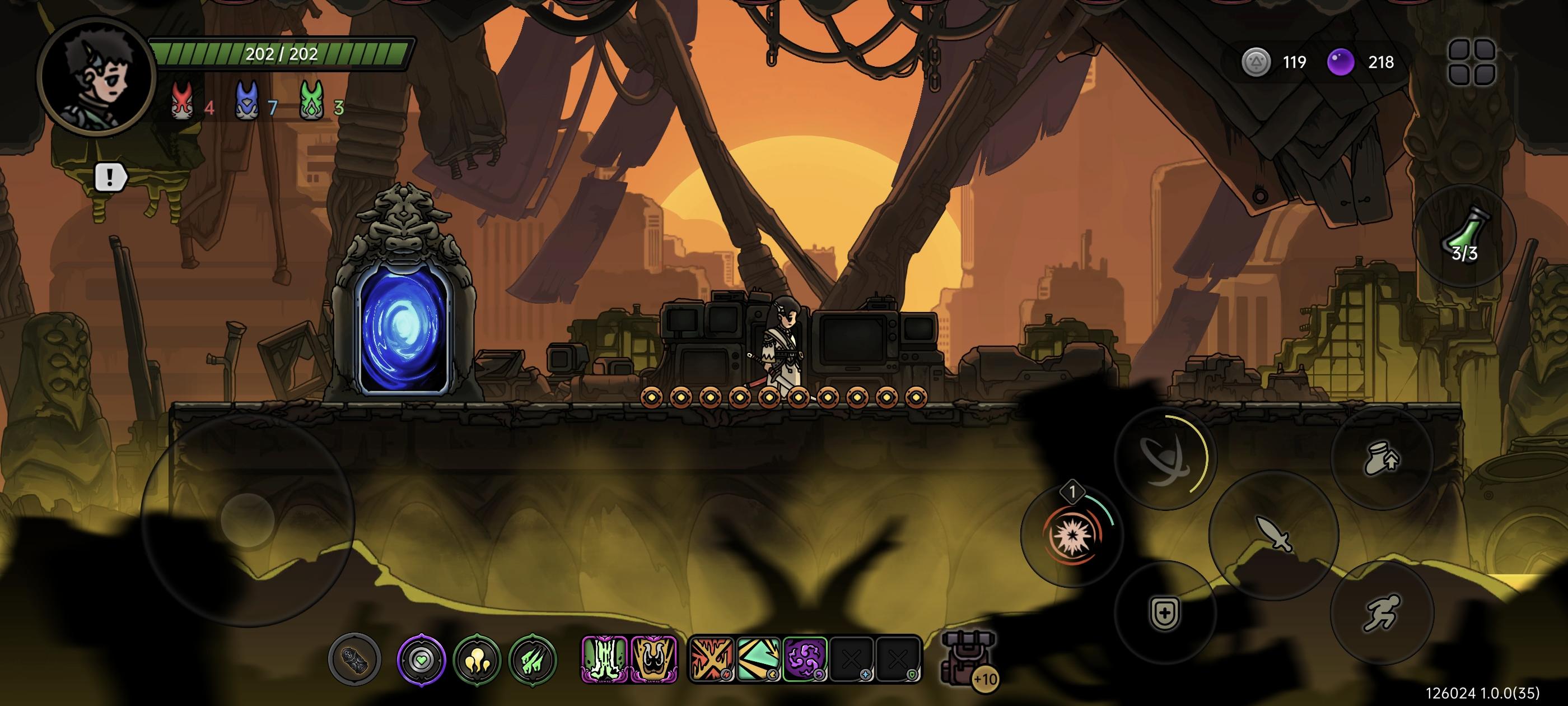Image resolution: width=1568 pixels, height=706 pixels.
Task: Choose the purple swirl skill slot
Action: pyautogui.click(x=805, y=659)
